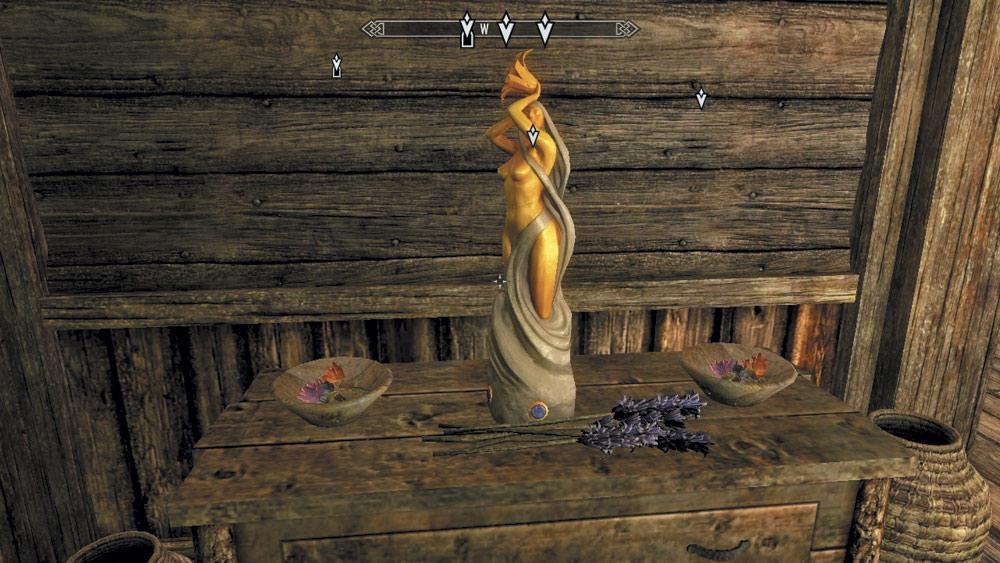Select the floating quest marker with door bracket

click(x=336, y=66)
